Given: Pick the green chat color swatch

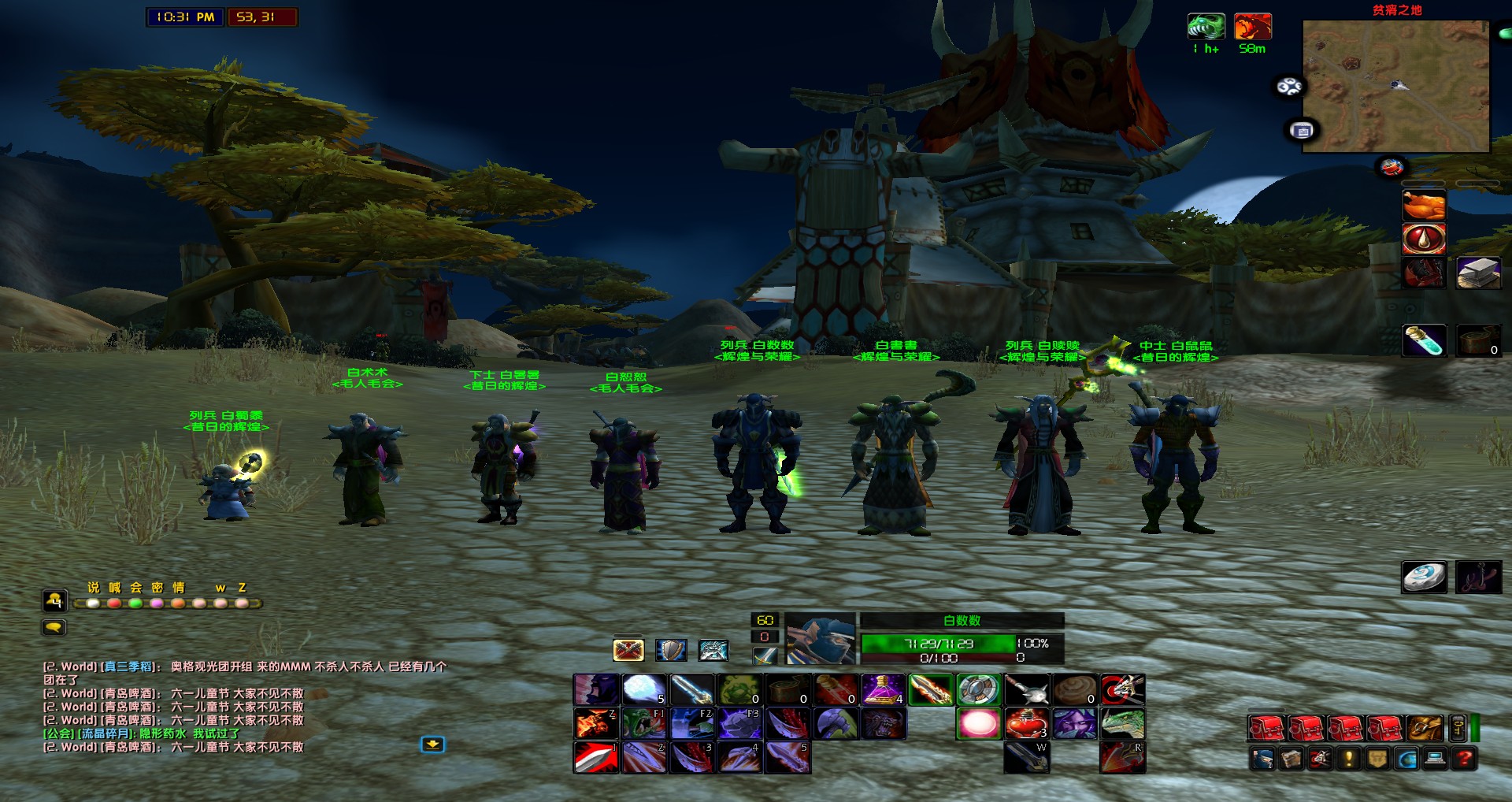Looking at the screenshot, I should [135, 601].
